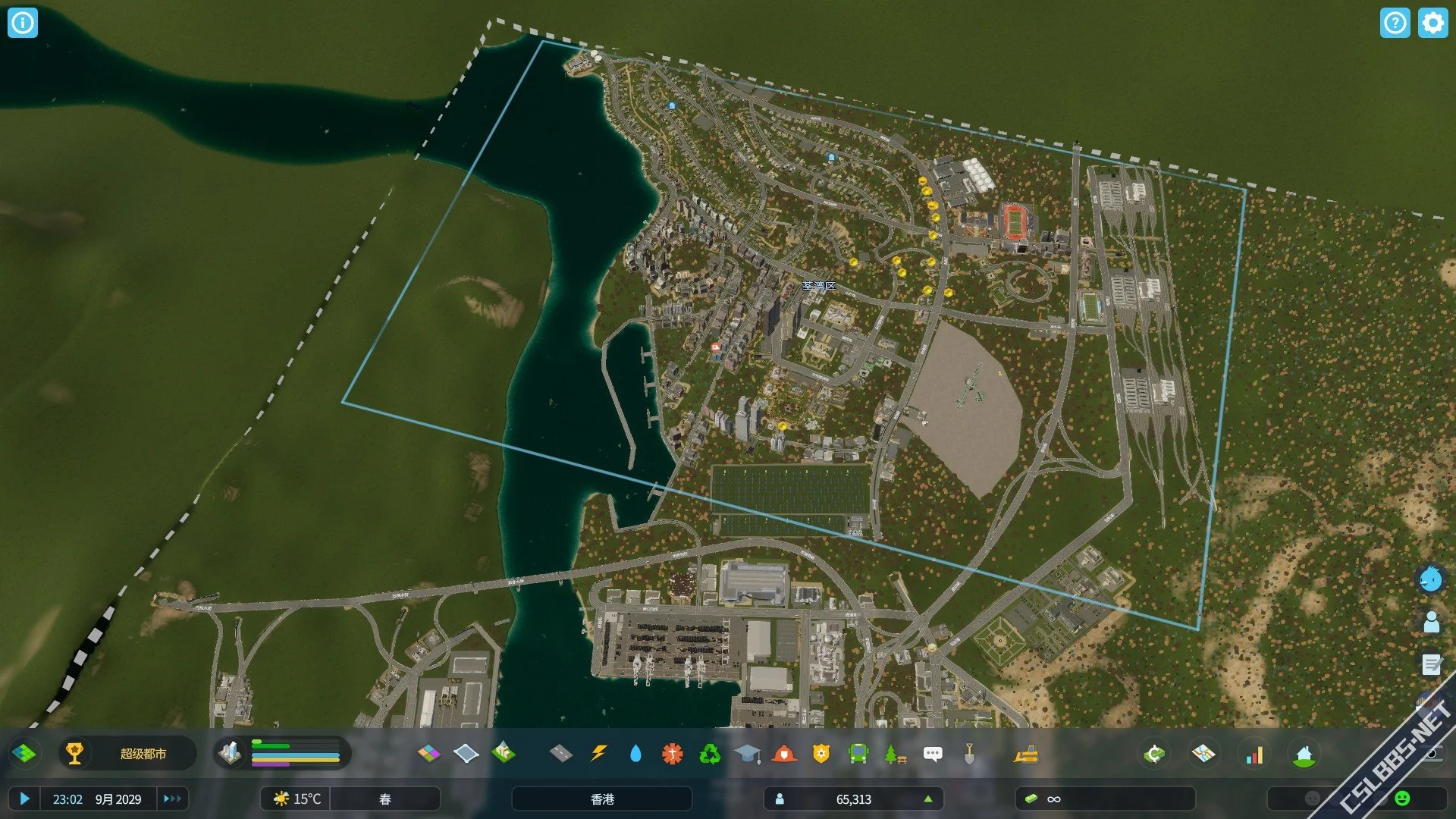1456x819 pixels.
Task: Open the parks and trees menu
Action: coord(895,753)
